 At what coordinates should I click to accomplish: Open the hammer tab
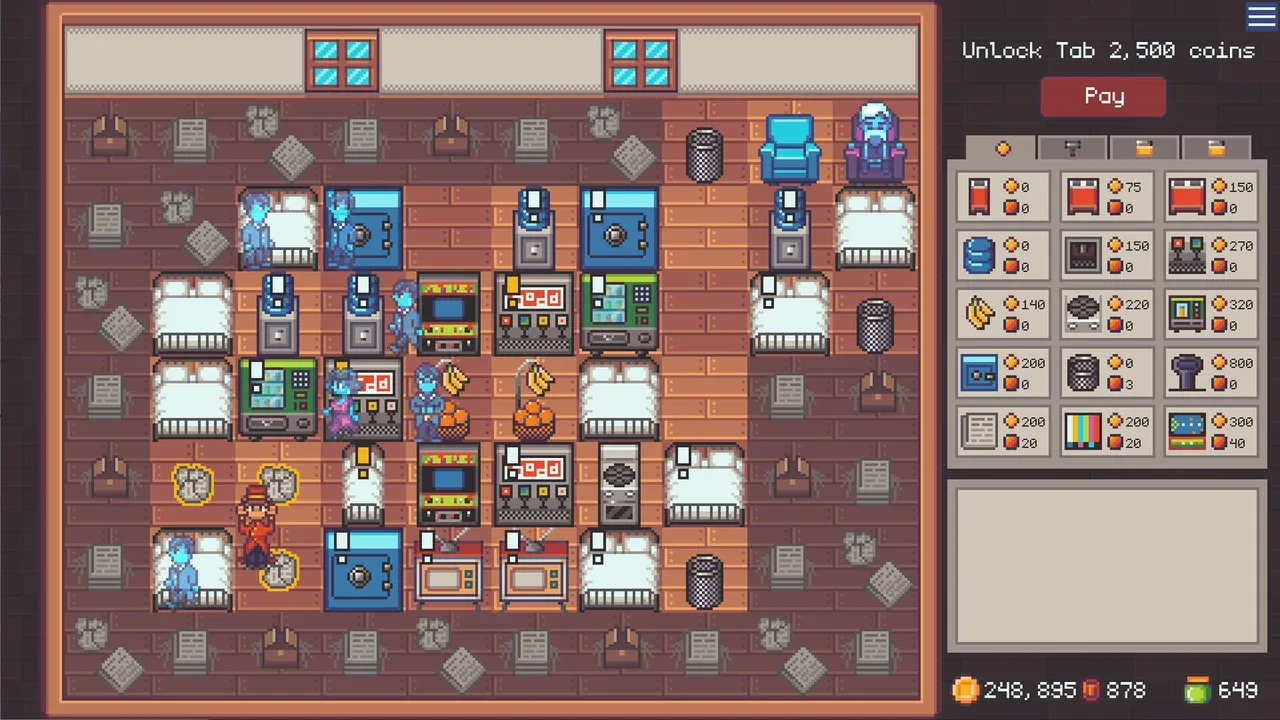1072,148
